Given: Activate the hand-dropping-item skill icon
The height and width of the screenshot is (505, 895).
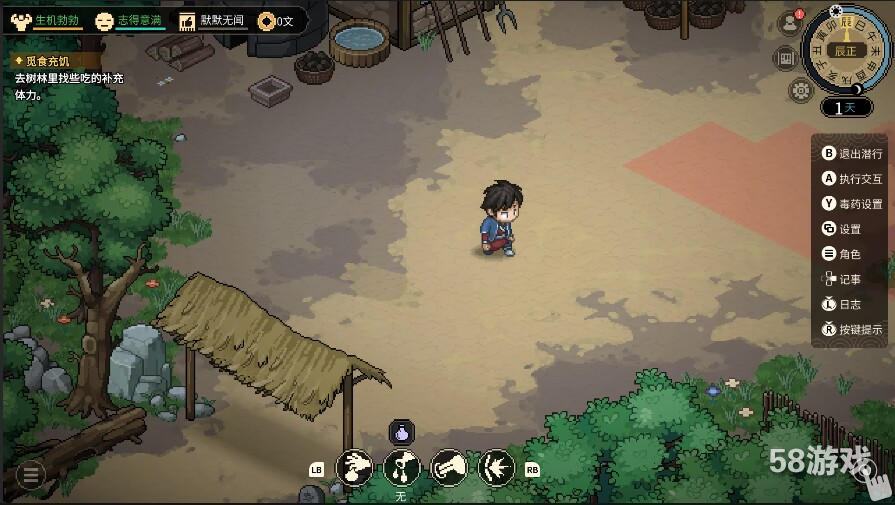Looking at the screenshot, I should pos(354,467).
